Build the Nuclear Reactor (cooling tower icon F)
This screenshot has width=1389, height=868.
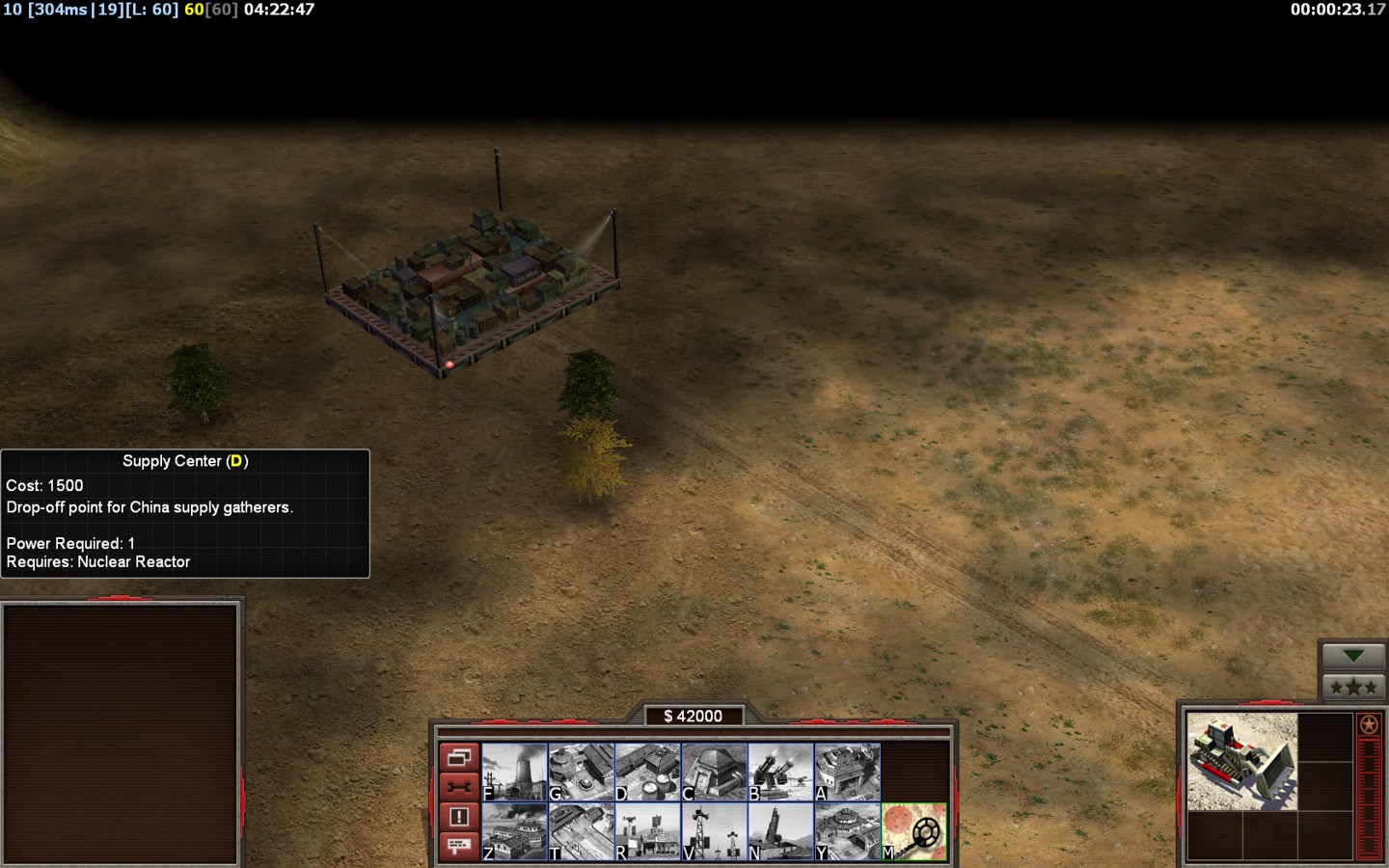click(515, 772)
